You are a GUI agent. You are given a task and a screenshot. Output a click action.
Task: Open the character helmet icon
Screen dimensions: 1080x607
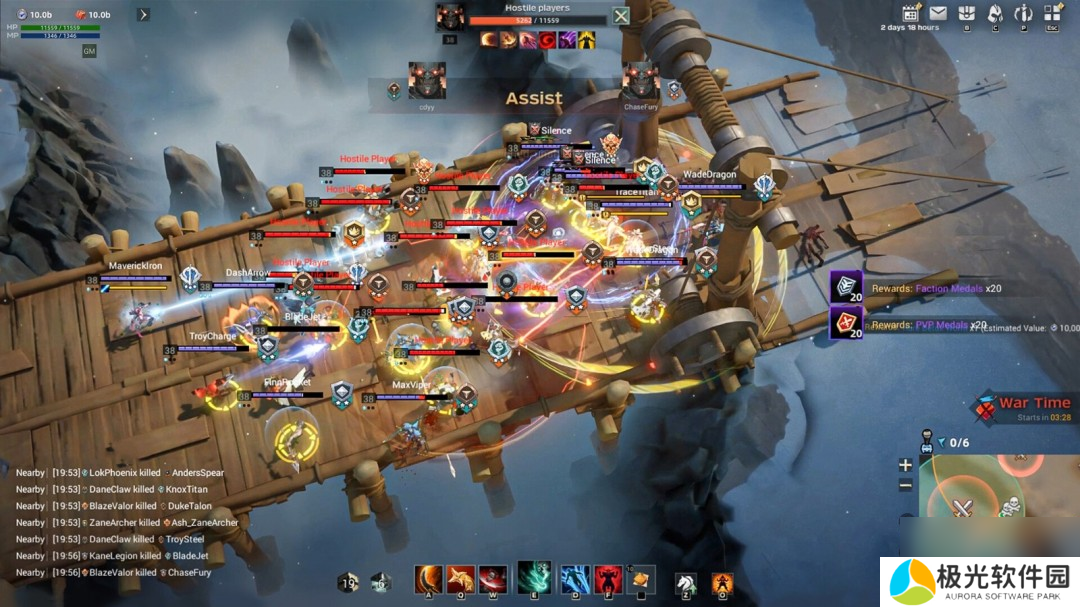[x=995, y=13]
